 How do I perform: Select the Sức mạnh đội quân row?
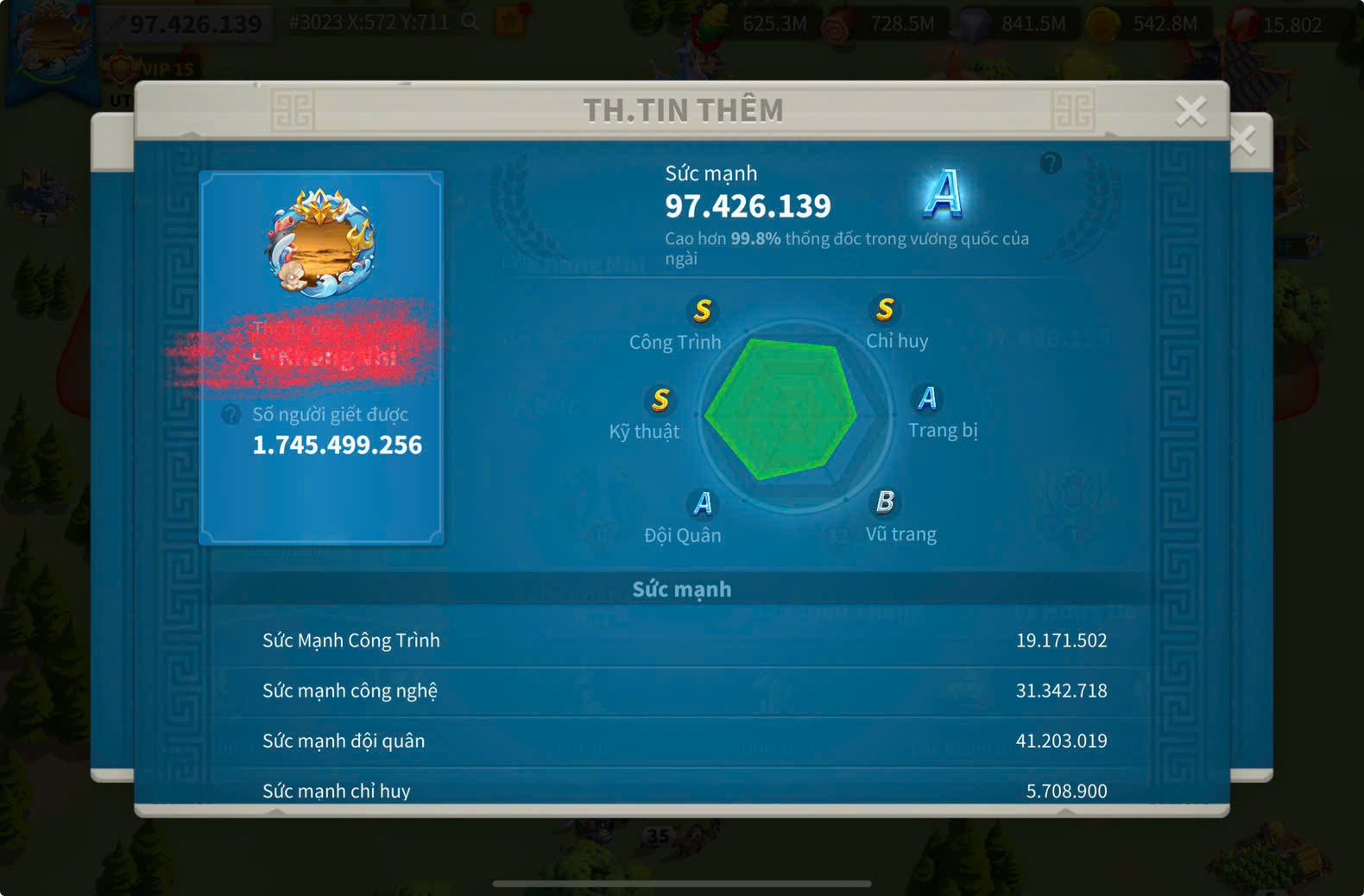coord(684,741)
